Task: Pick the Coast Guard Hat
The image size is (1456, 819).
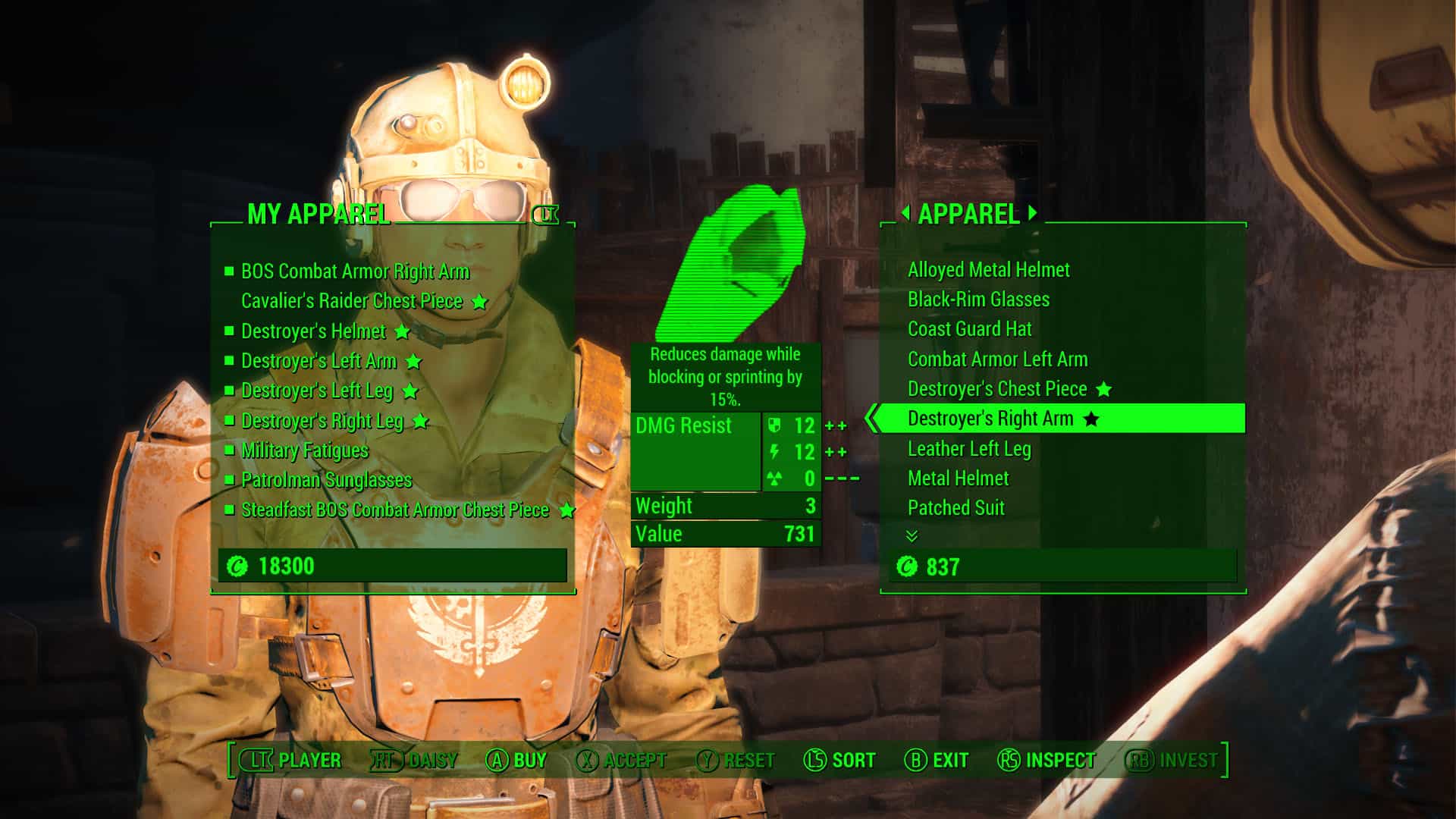Action: 969,329
